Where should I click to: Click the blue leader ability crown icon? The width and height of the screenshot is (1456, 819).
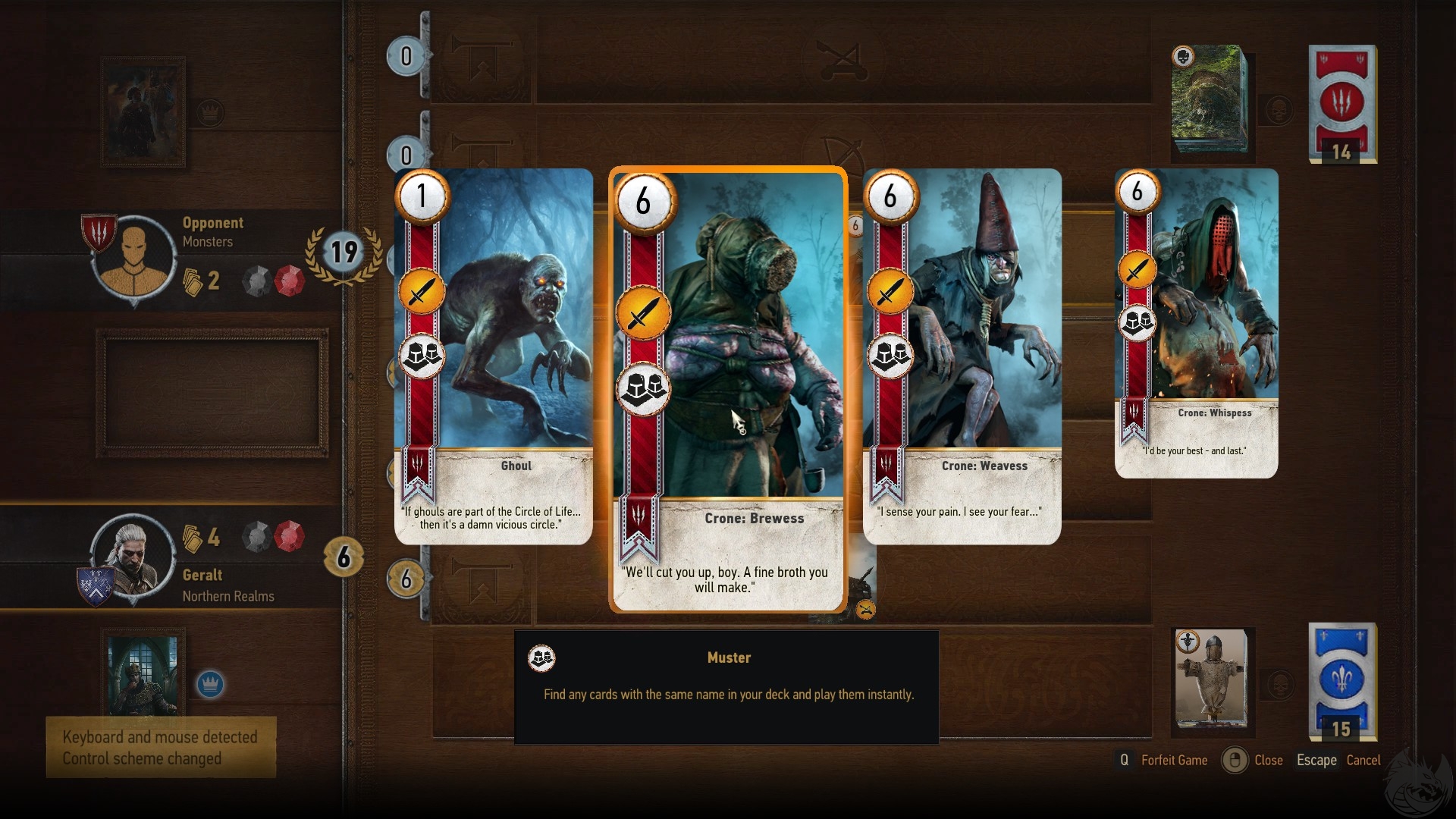pos(210,684)
